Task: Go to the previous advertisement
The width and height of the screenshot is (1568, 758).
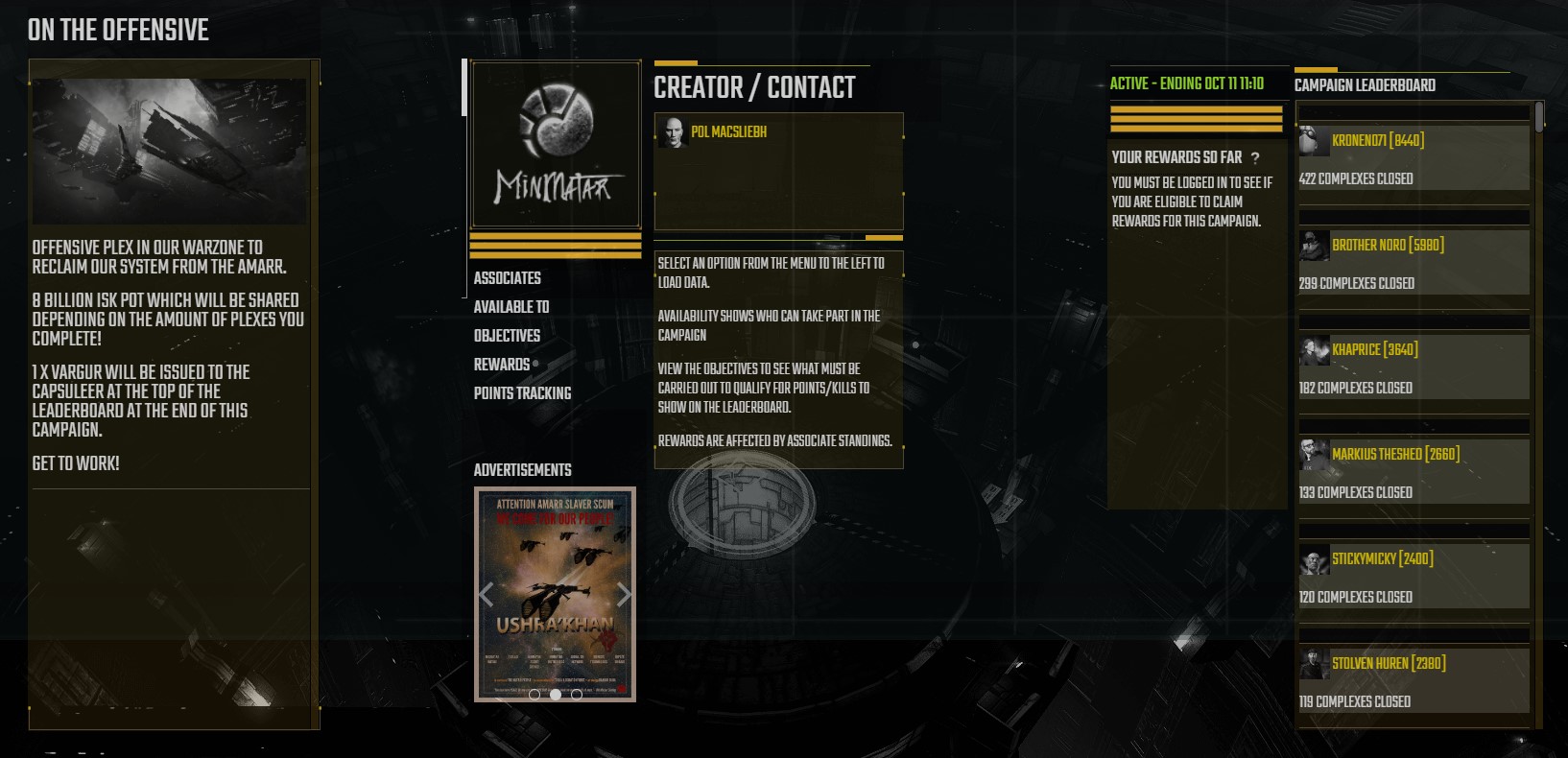Action: point(486,595)
